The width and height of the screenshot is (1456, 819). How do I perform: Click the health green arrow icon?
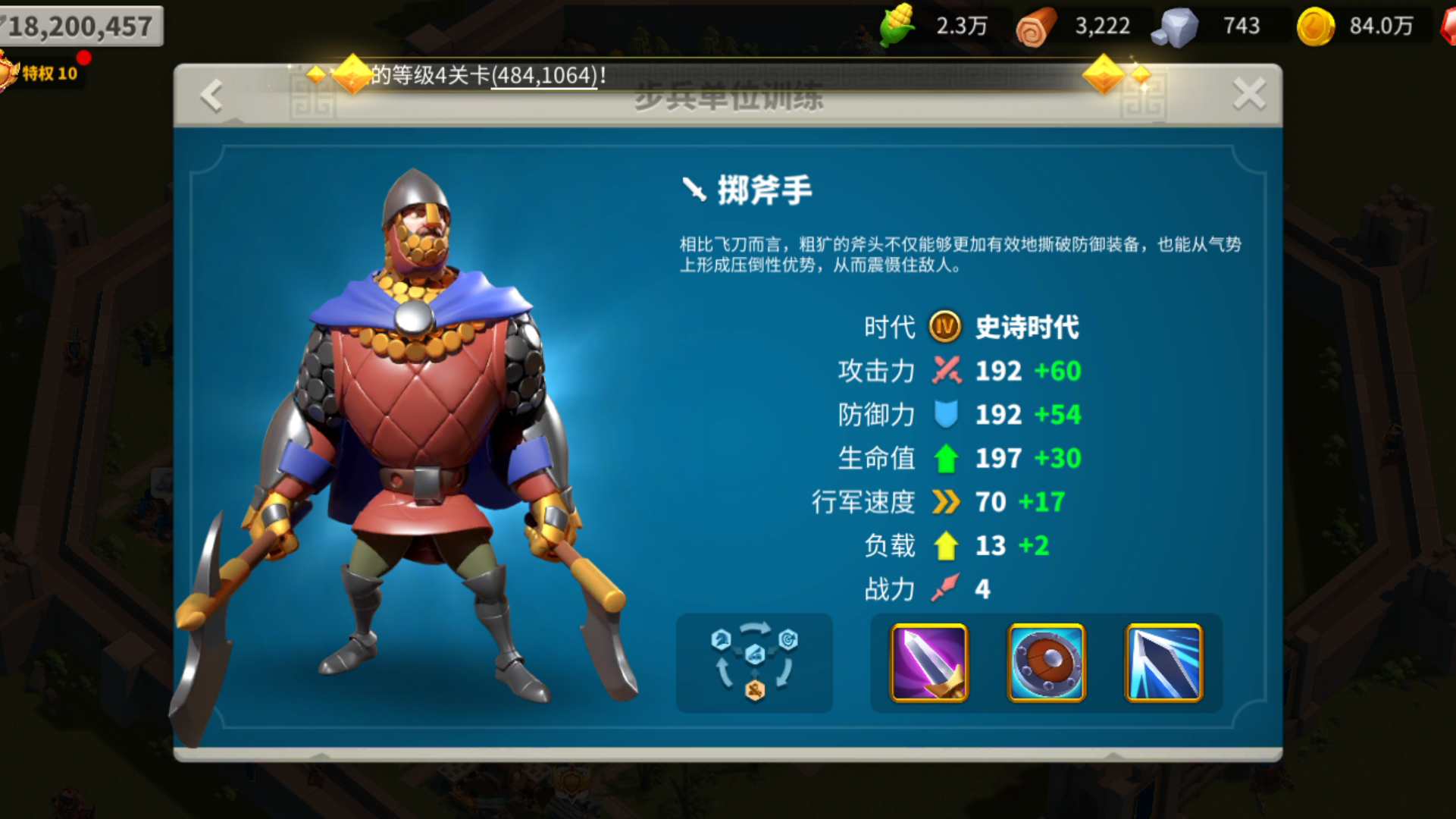pos(947,458)
